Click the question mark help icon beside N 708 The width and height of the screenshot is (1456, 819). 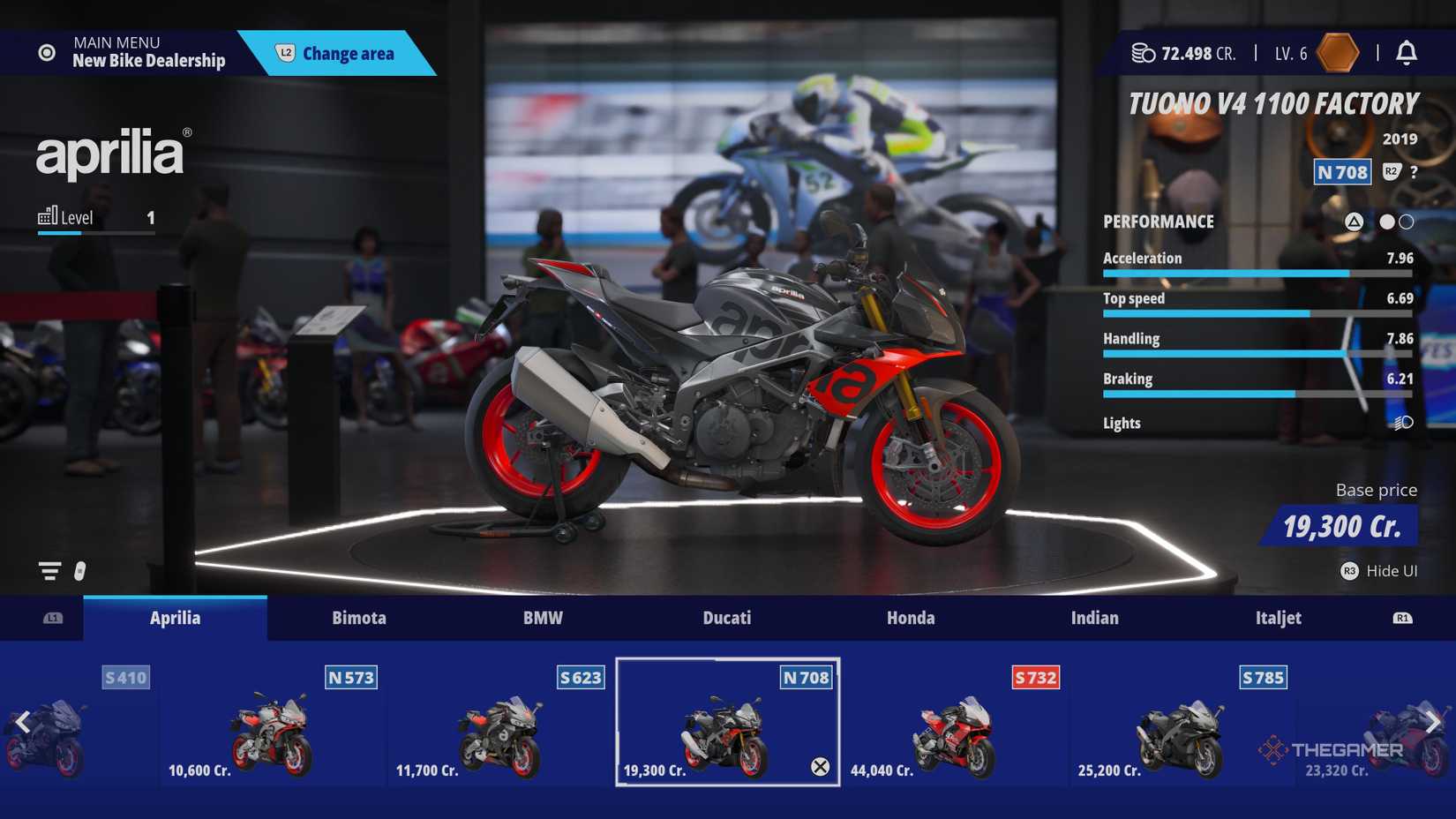(1413, 173)
